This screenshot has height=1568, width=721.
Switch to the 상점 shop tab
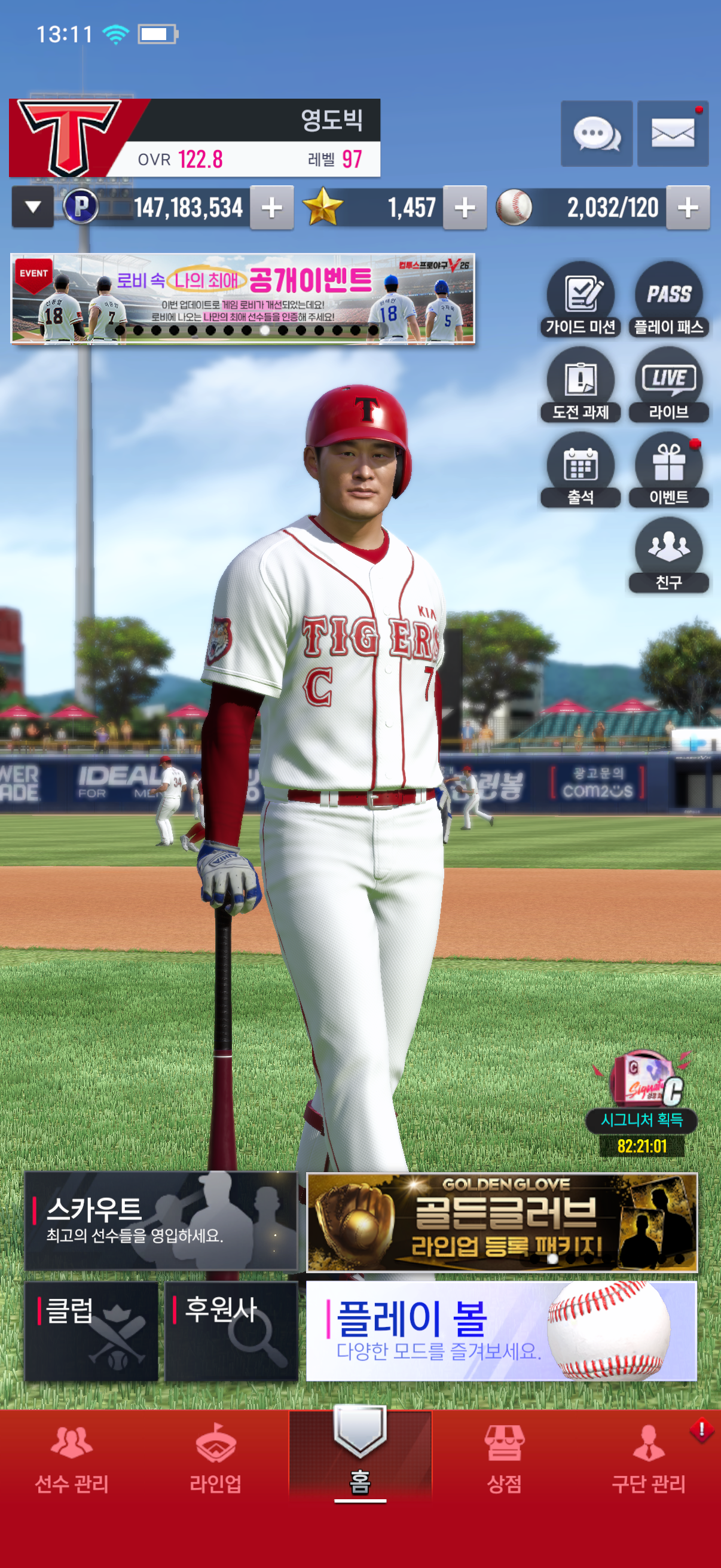(505, 1459)
